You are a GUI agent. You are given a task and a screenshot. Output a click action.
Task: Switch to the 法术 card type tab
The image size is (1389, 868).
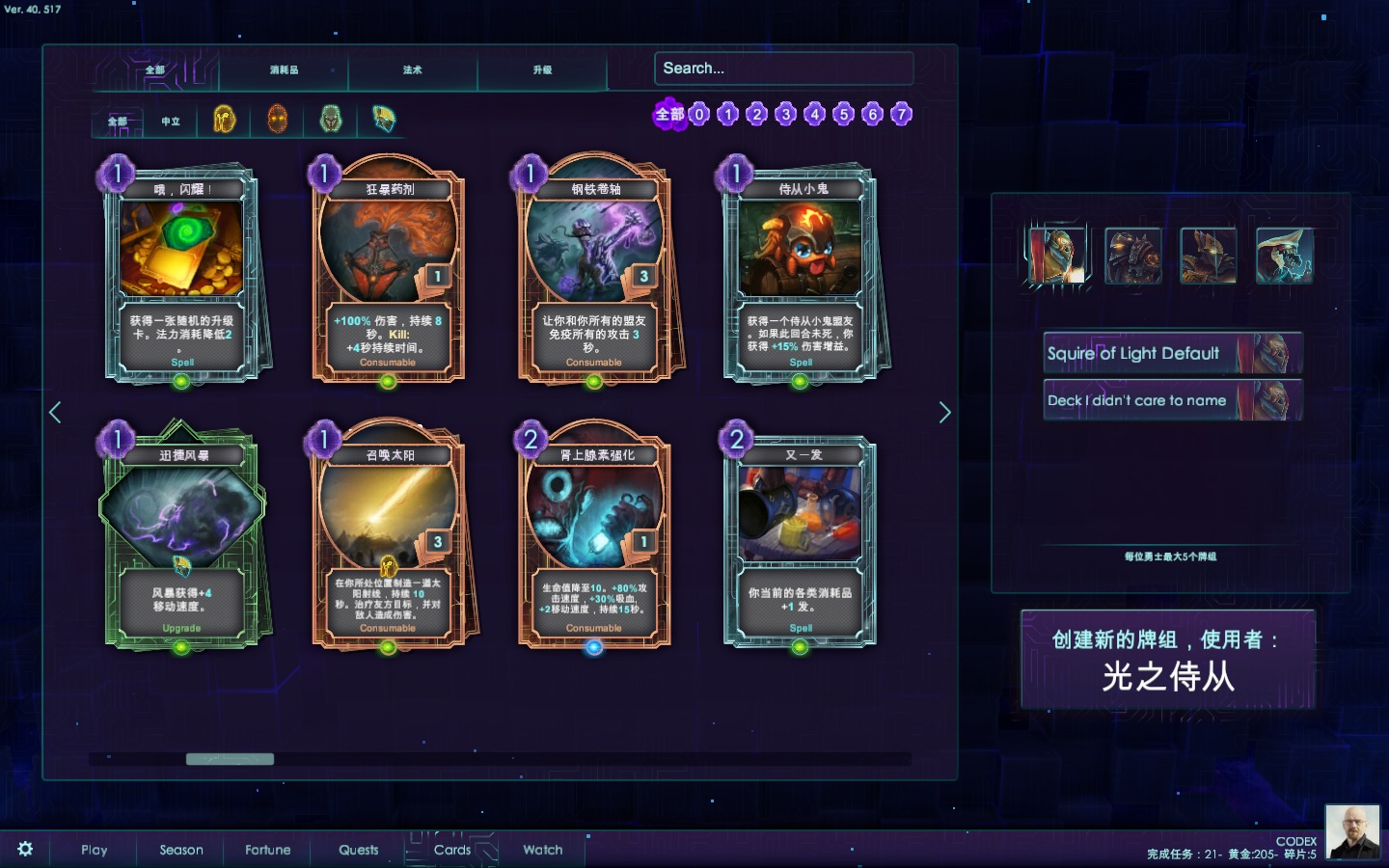(413, 70)
